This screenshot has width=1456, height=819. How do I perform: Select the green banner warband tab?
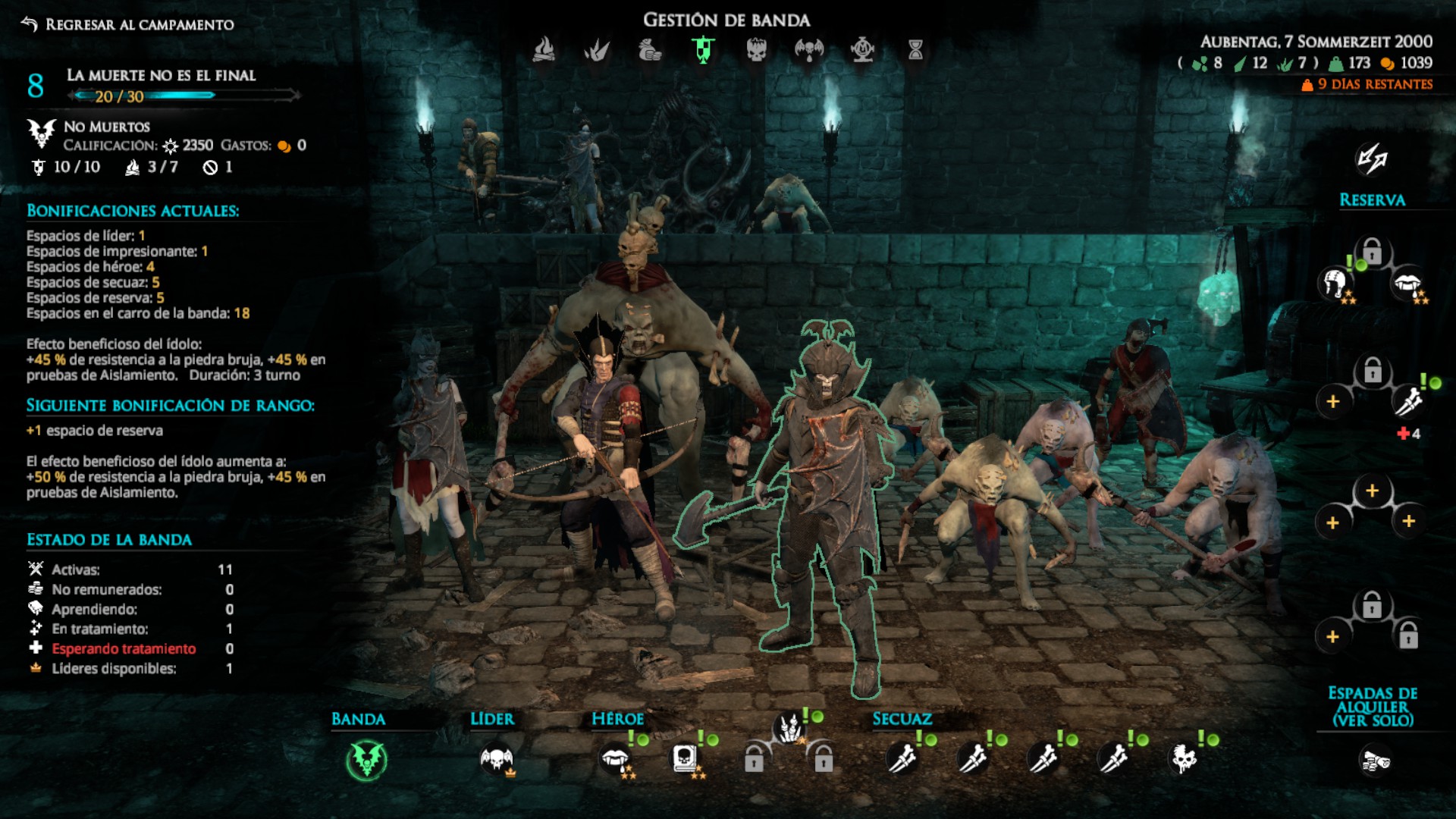pos(704,50)
